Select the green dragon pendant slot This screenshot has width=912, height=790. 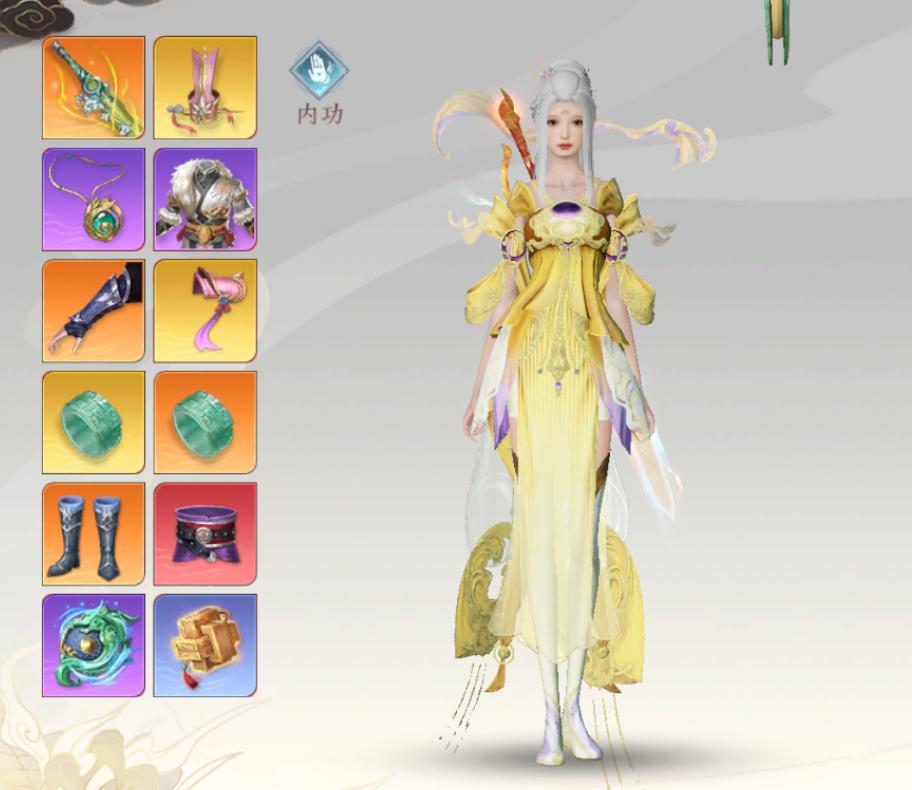click(x=94, y=645)
